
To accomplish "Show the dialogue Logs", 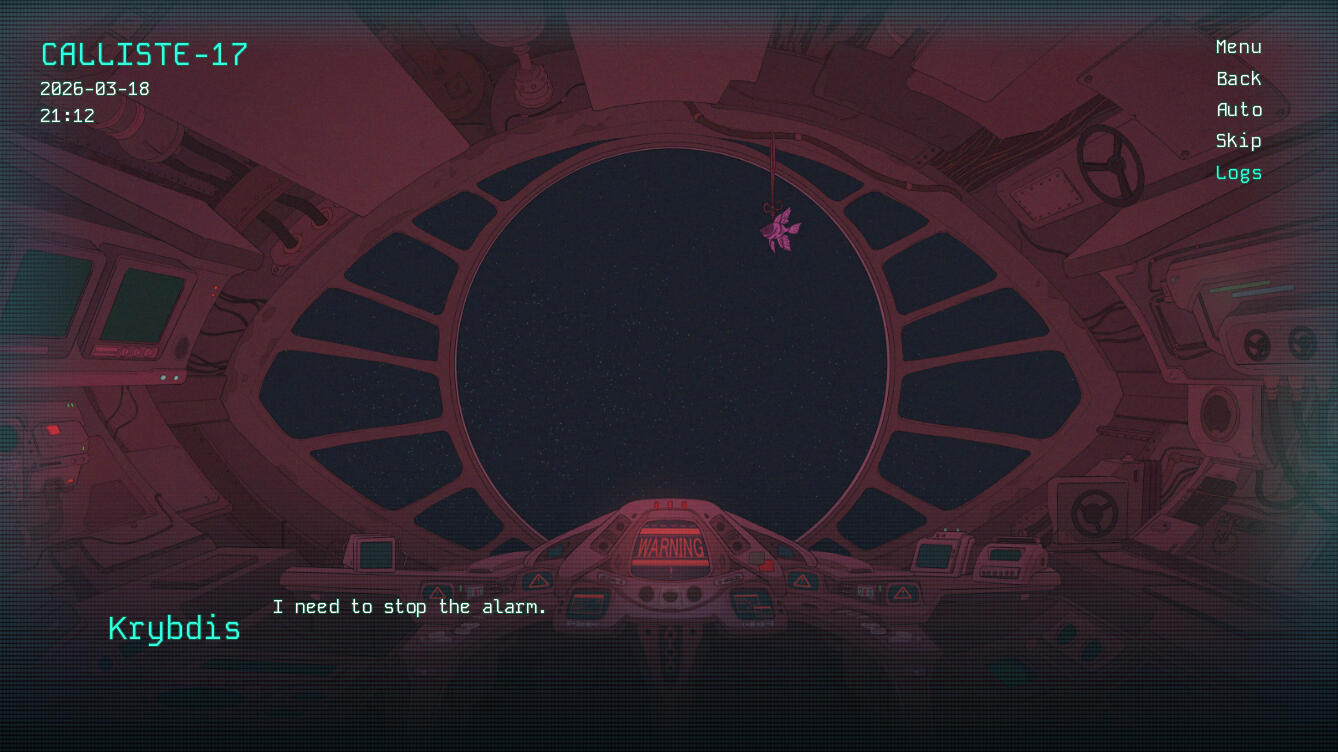I will (x=1238, y=173).
